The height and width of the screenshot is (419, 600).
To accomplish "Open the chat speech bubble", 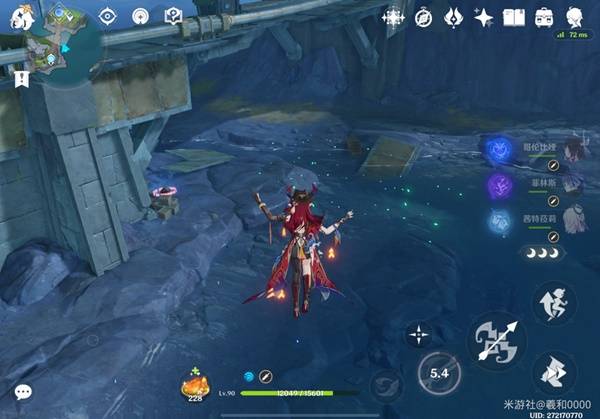I will tap(22, 393).
